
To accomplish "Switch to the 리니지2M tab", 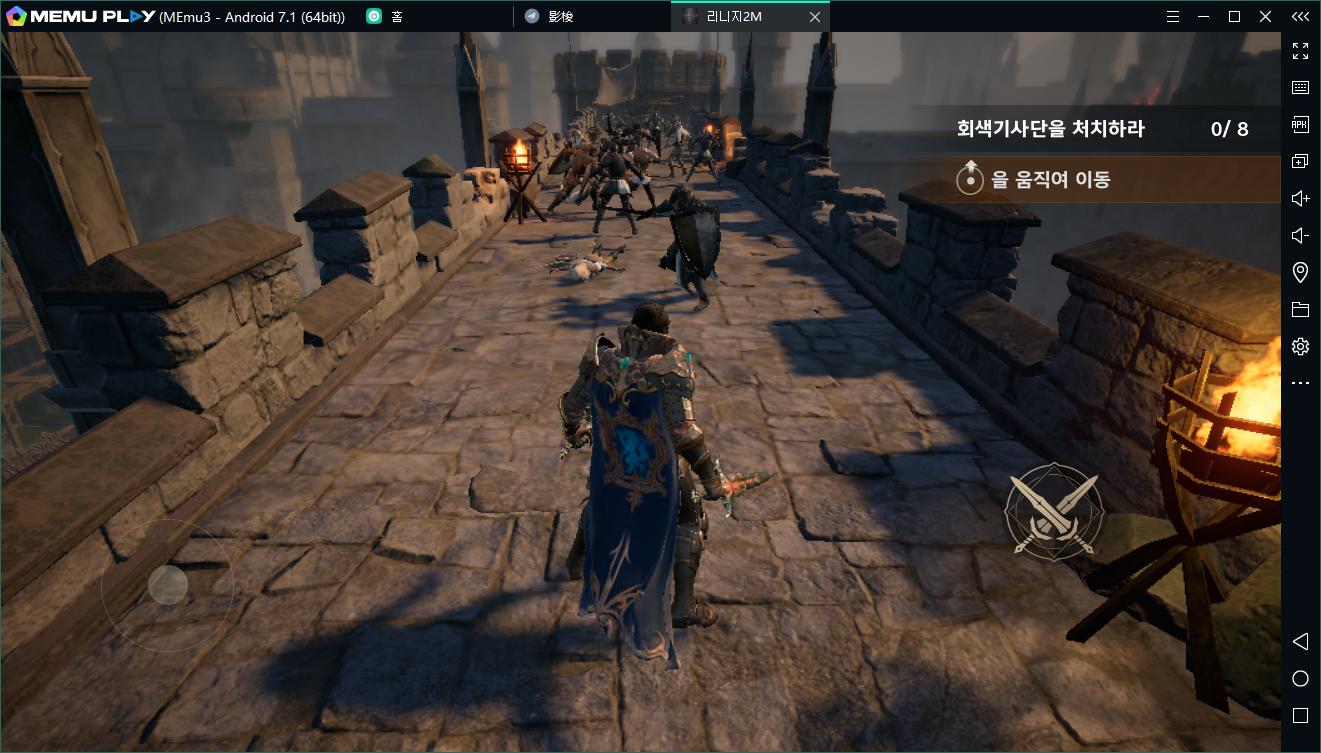I will tap(734, 17).
